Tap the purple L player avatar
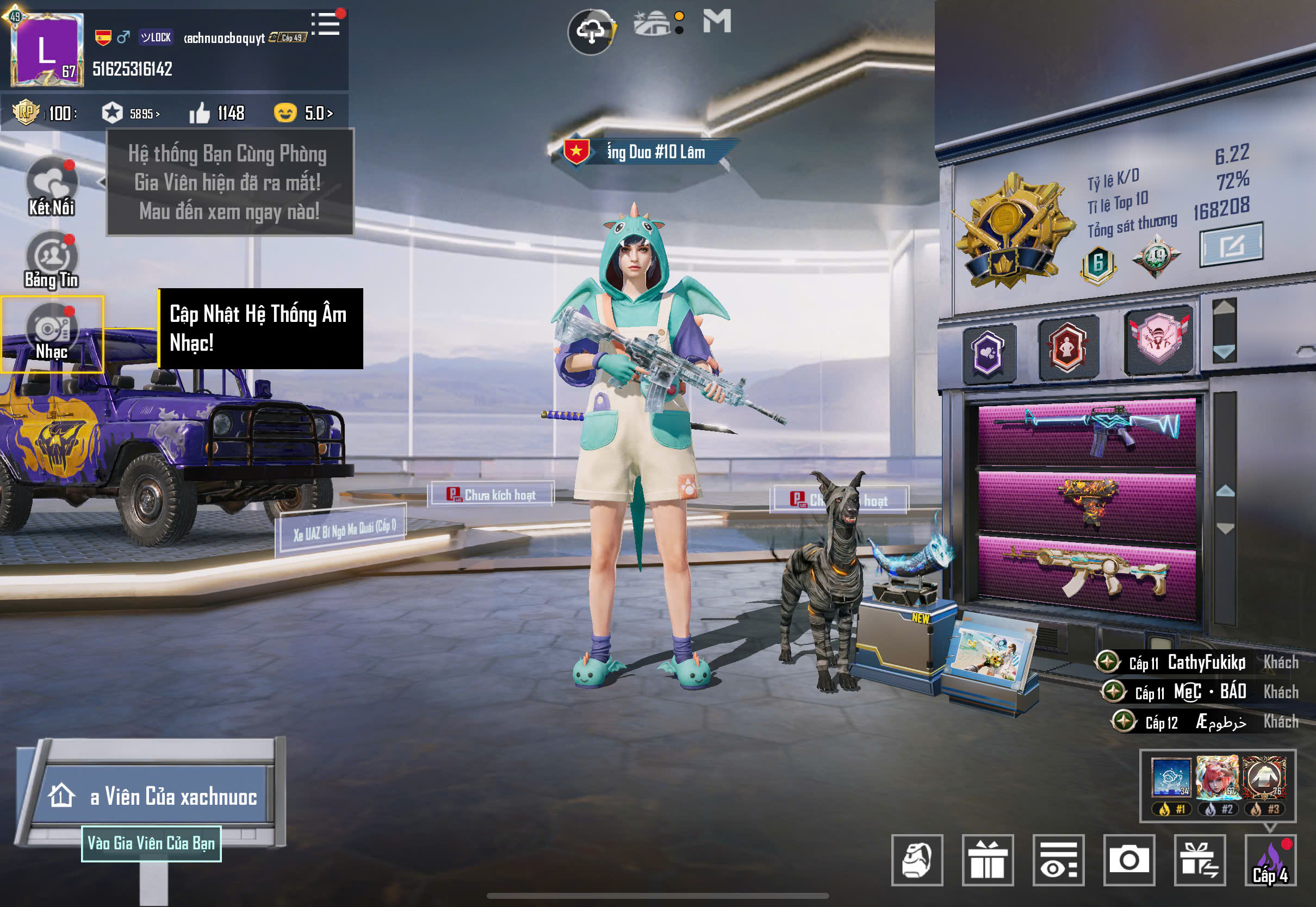The height and width of the screenshot is (907, 1316). click(47, 49)
